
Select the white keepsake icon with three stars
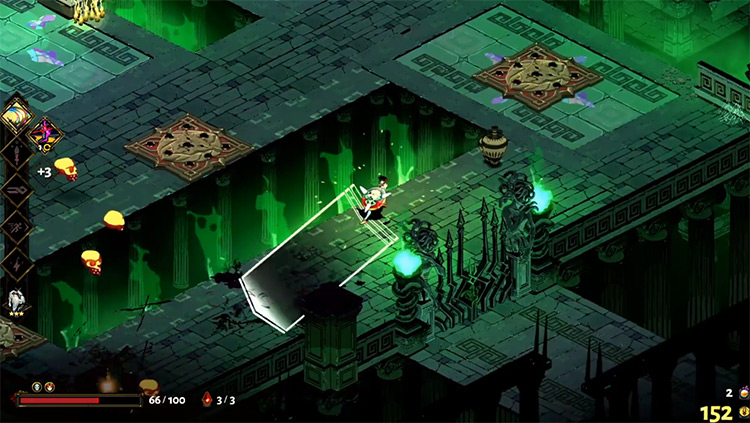pyautogui.click(x=17, y=300)
